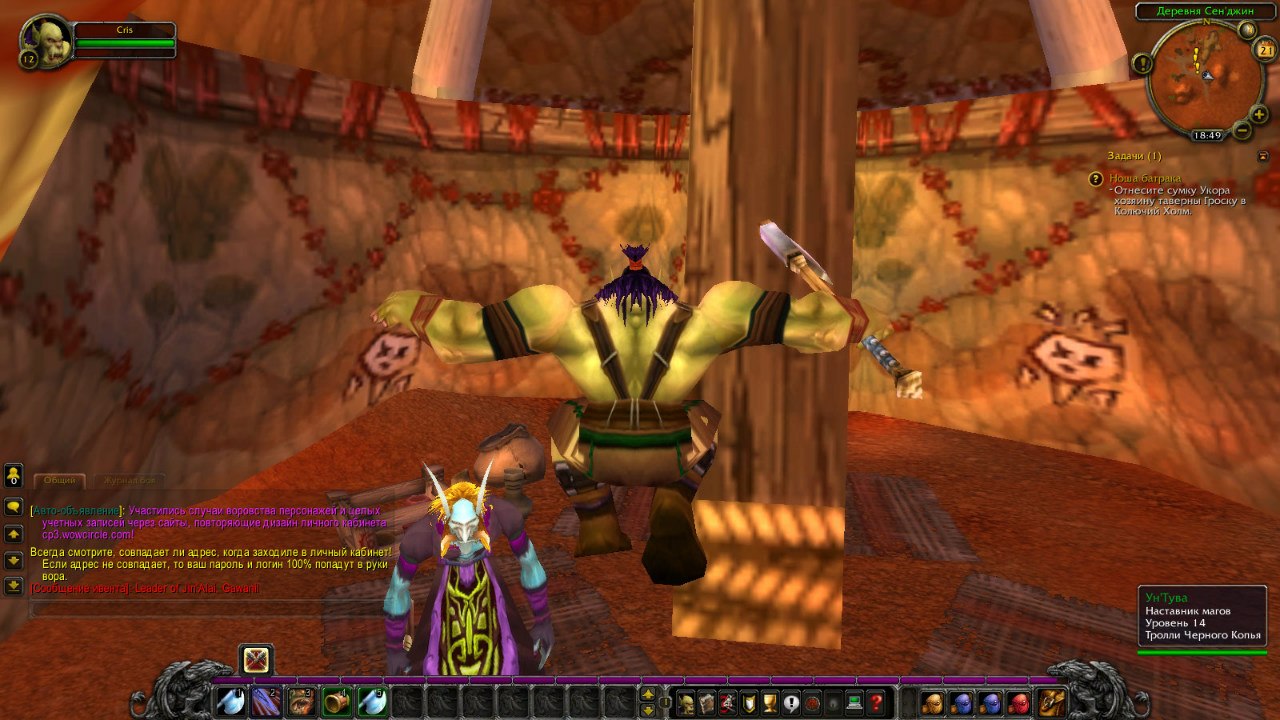The image size is (1280, 720).
Task: Open help with the red question mark
Action: (876, 702)
